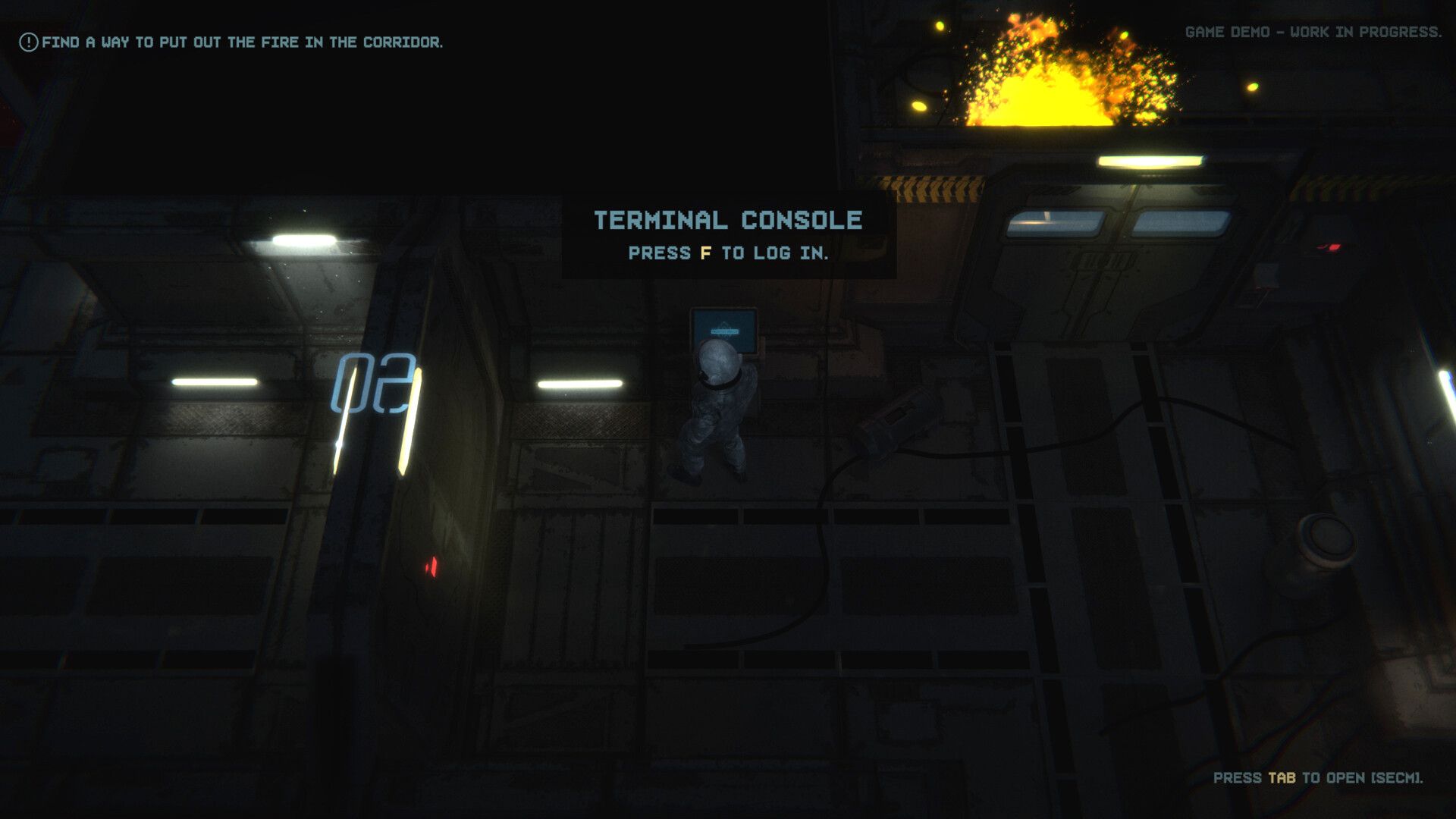Click the TERMINAL CONSOLE heading
Viewport: 1456px width, 819px height.
click(x=728, y=221)
